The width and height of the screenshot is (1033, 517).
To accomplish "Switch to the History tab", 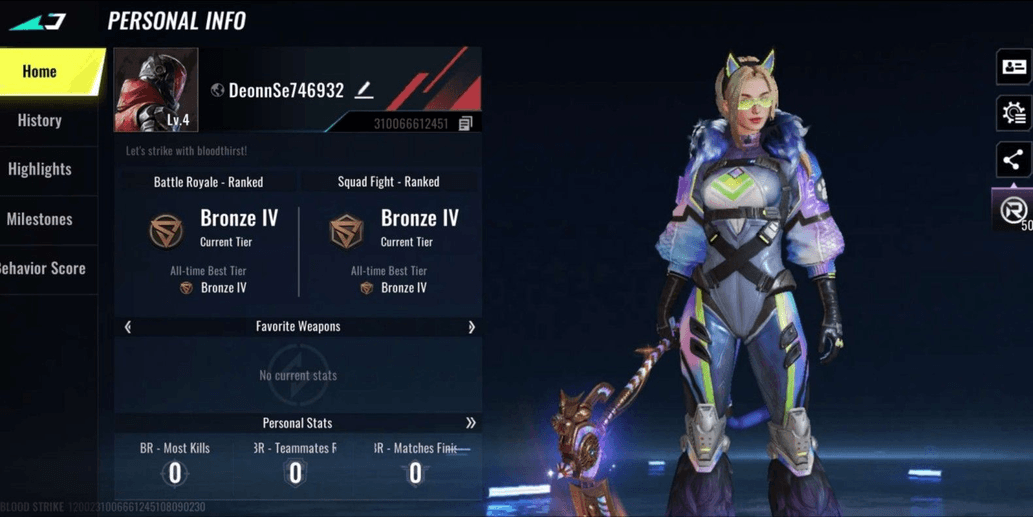I will (x=40, y=121).
